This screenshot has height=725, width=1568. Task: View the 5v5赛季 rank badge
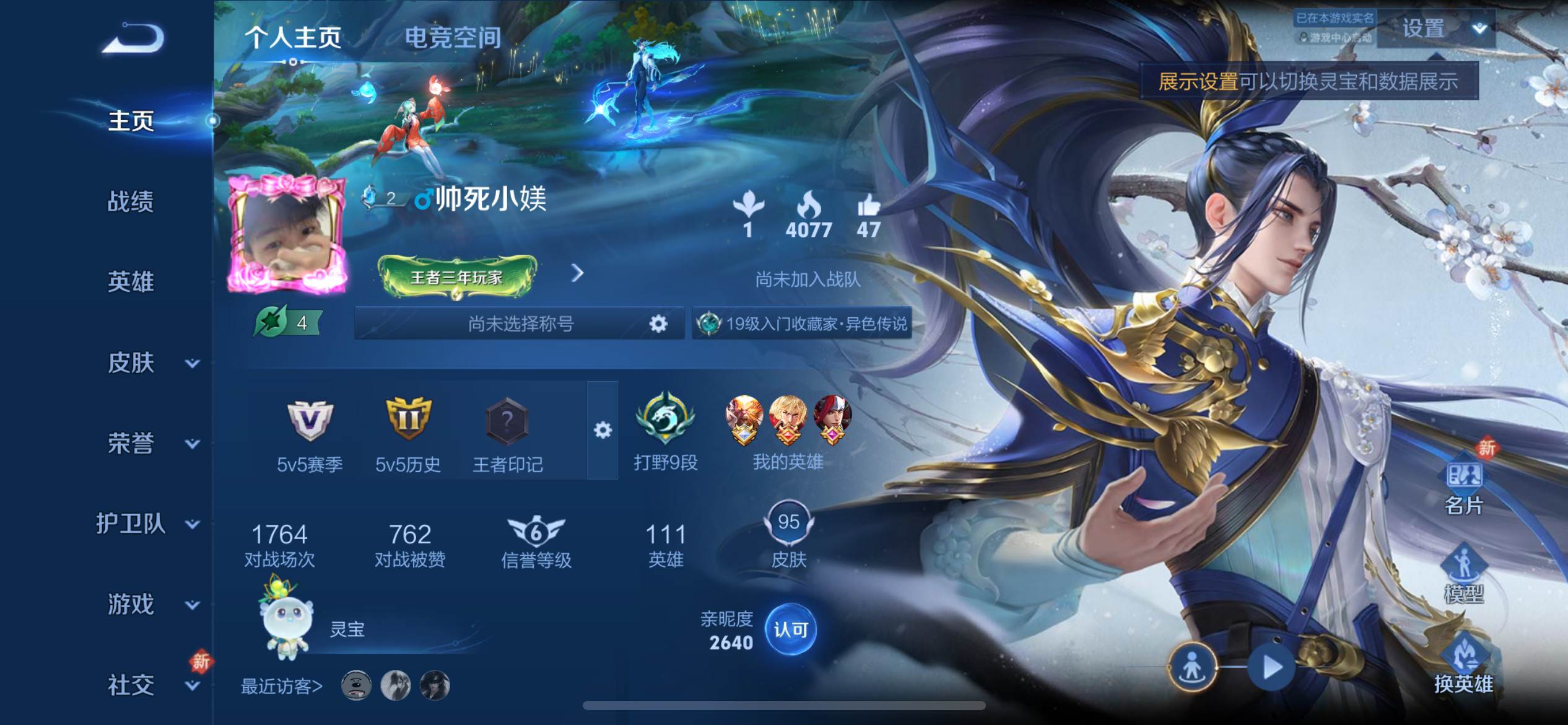[x=310, y=434]
